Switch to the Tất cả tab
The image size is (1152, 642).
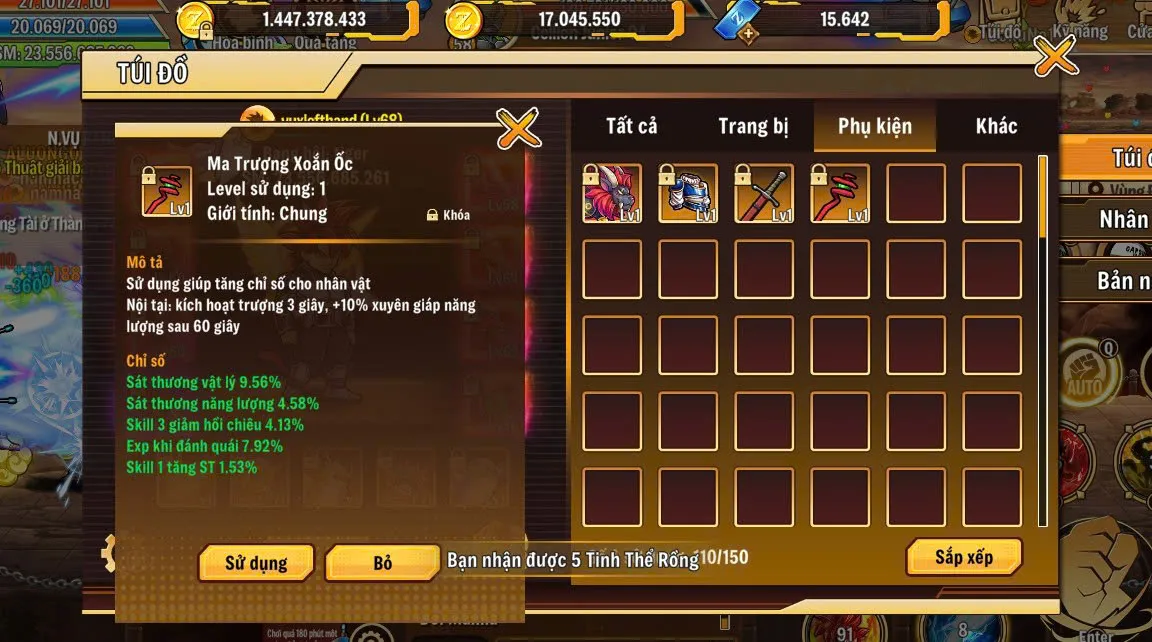pos(632,126)
